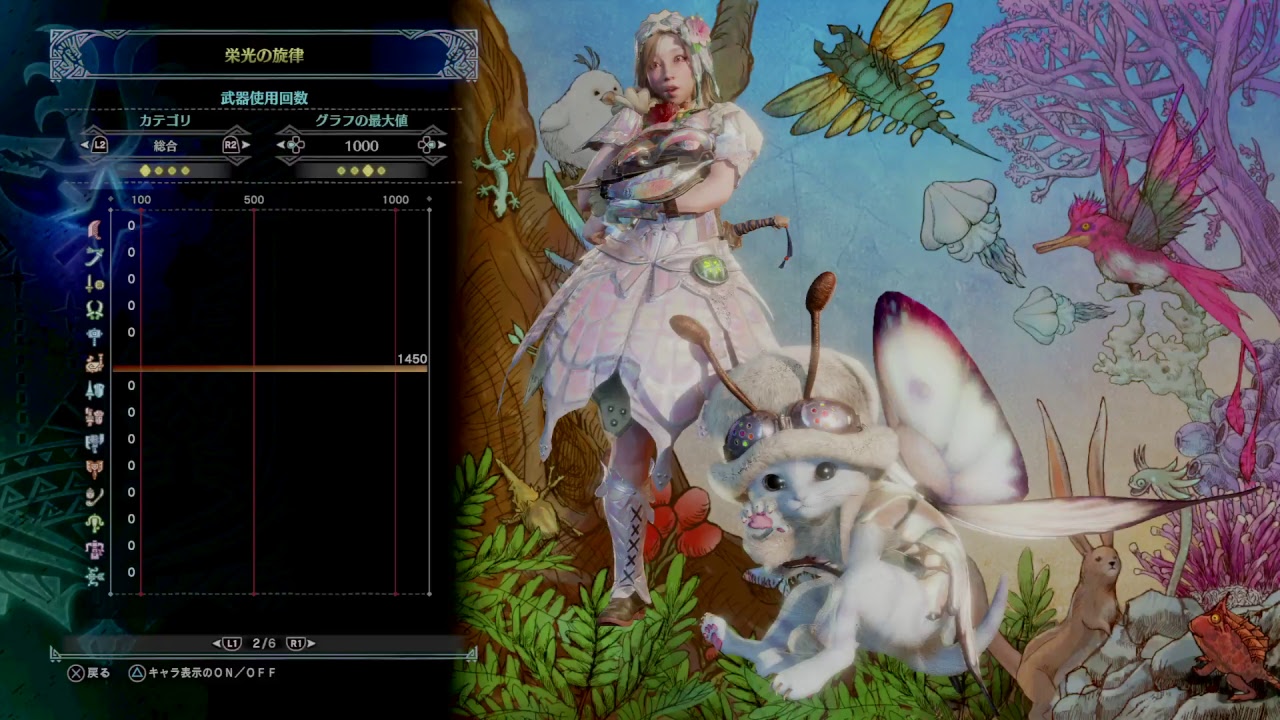
Task: Decrease graph max value using left arrow
Action: point(282,146)
